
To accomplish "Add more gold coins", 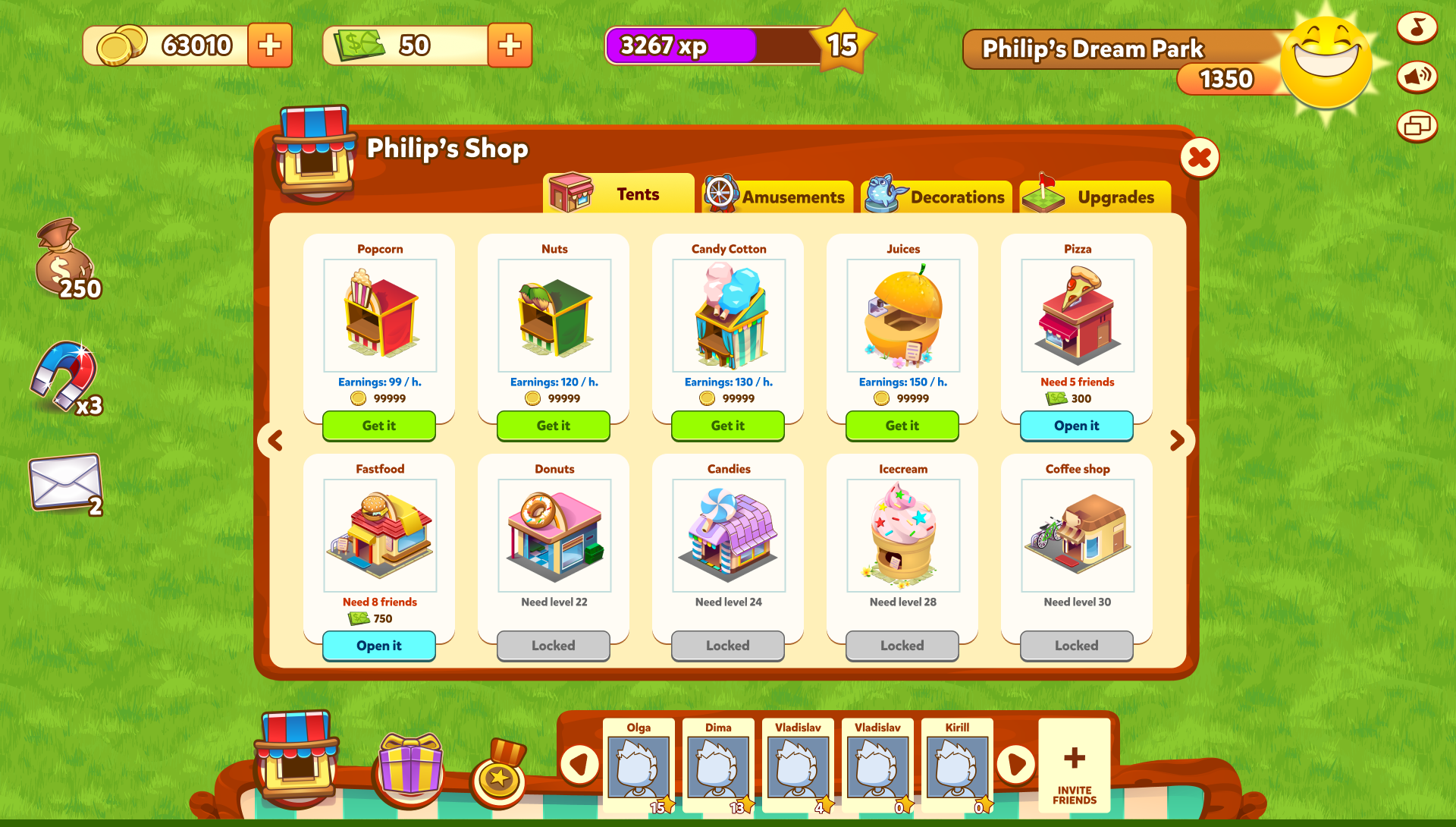I will pos(270,46).
